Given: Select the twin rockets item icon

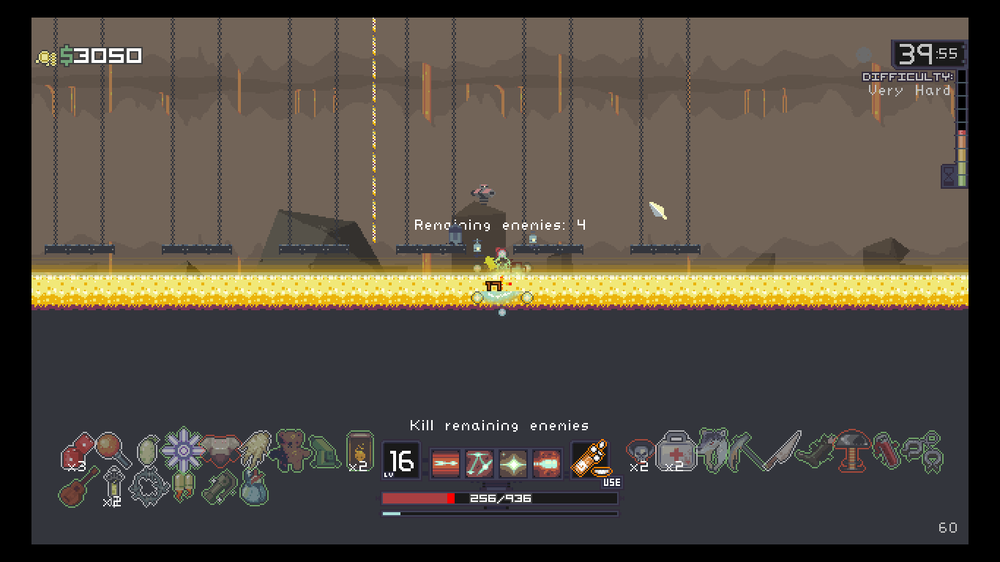Looking at the screenshot, I should tap(184, 487).
